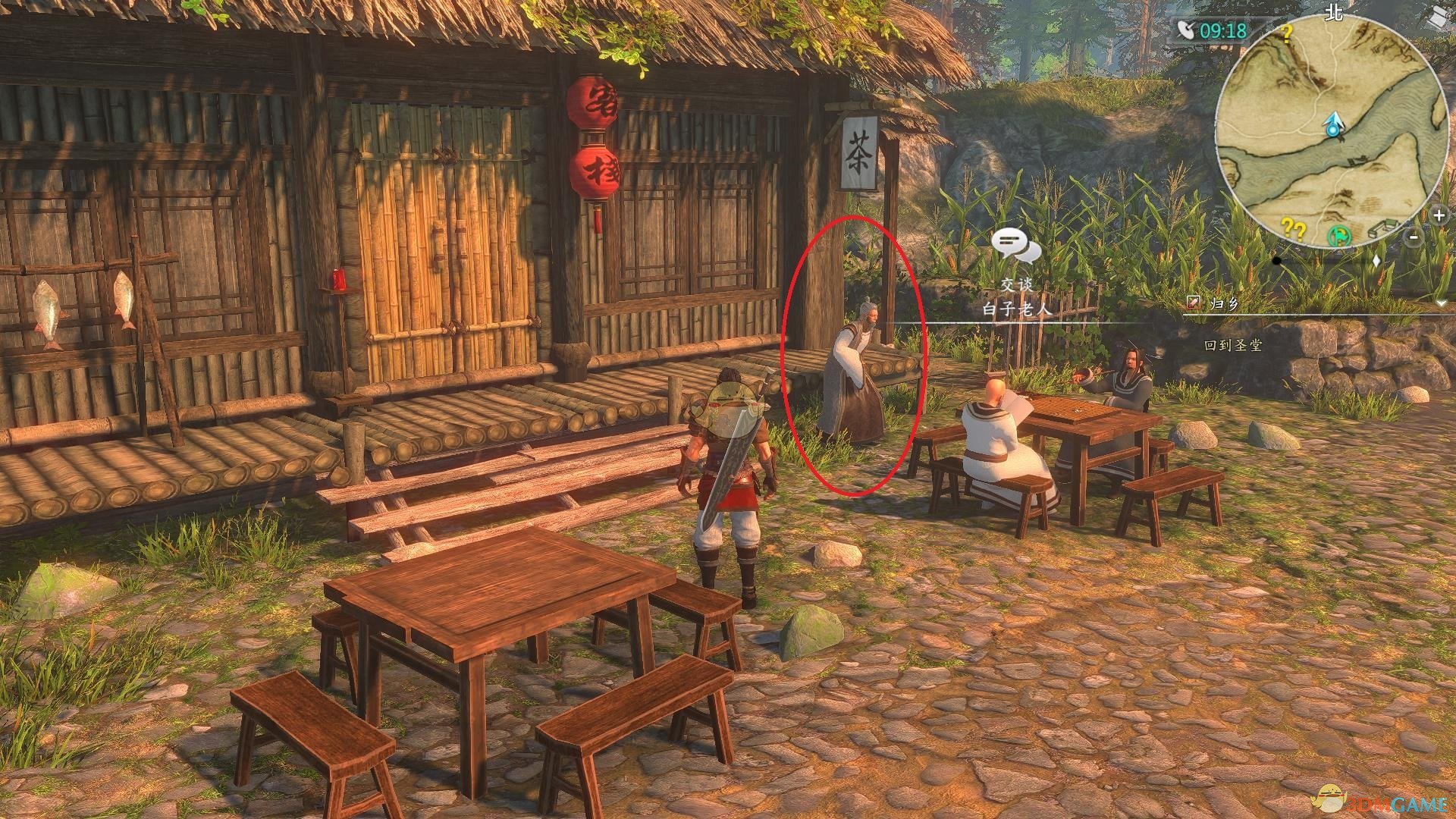1456x819 pixels.
Task: Click the building icon on the minimap
Action: 1386,225
